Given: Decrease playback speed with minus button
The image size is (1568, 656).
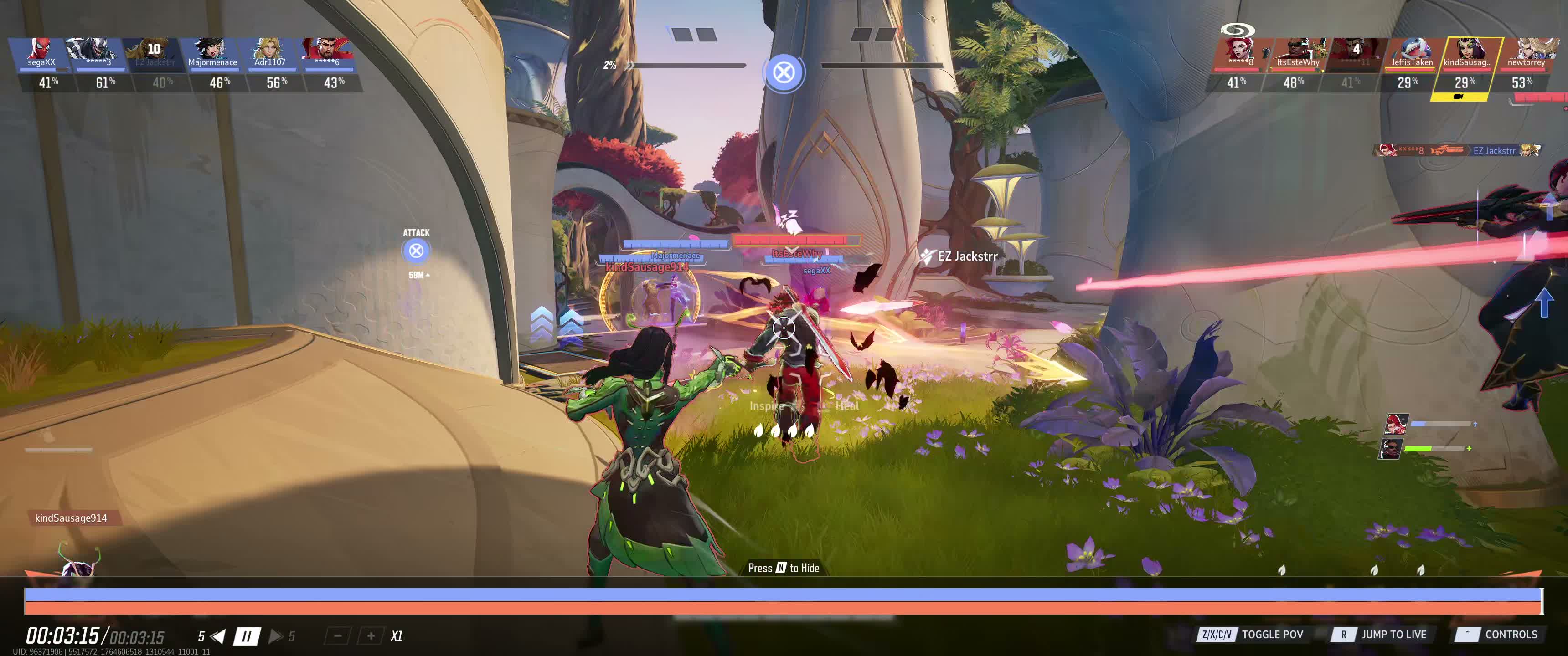Looking at the screenshot, I should 338,636.
